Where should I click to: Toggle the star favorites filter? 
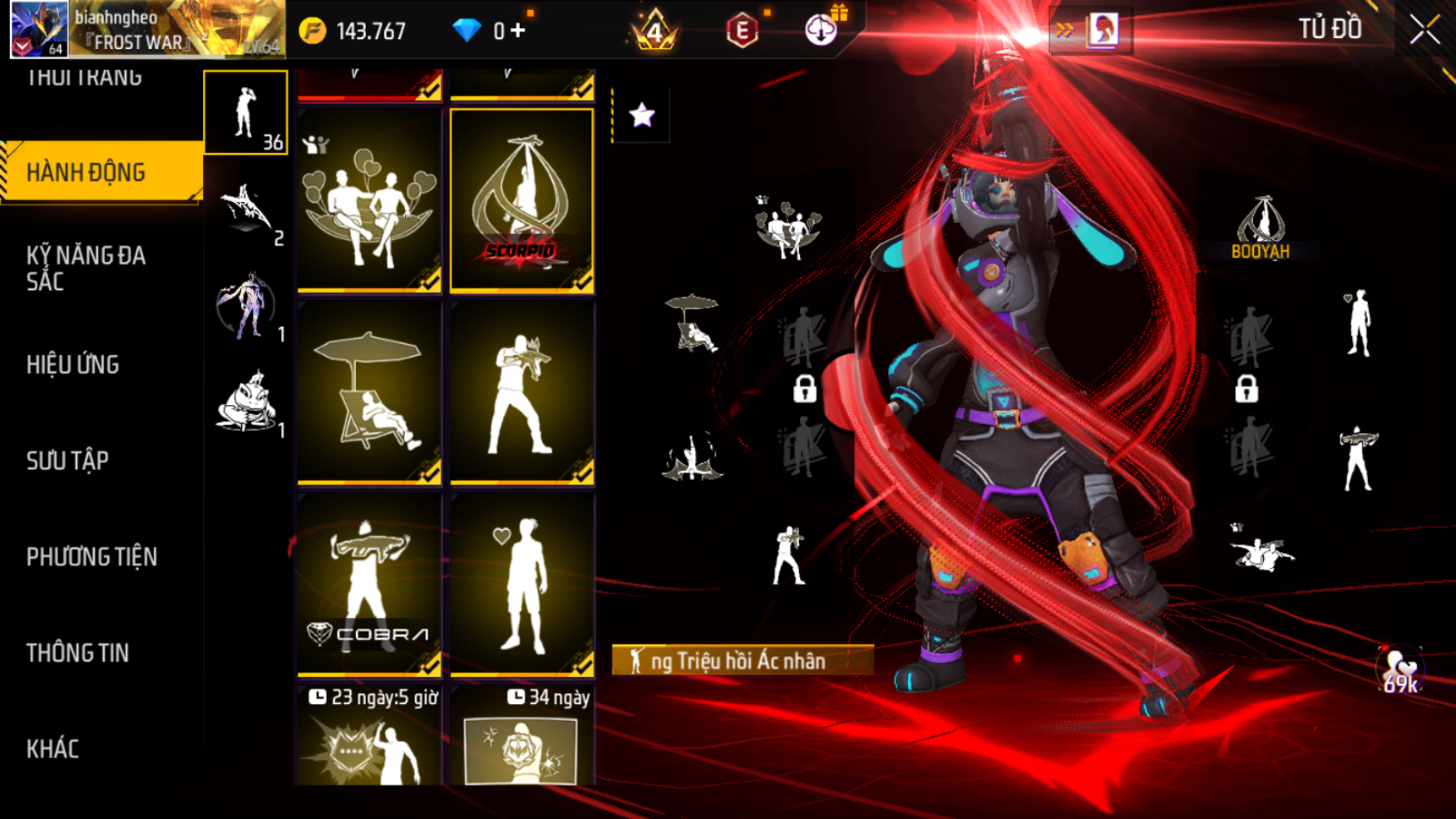click(x=641, y=115)
